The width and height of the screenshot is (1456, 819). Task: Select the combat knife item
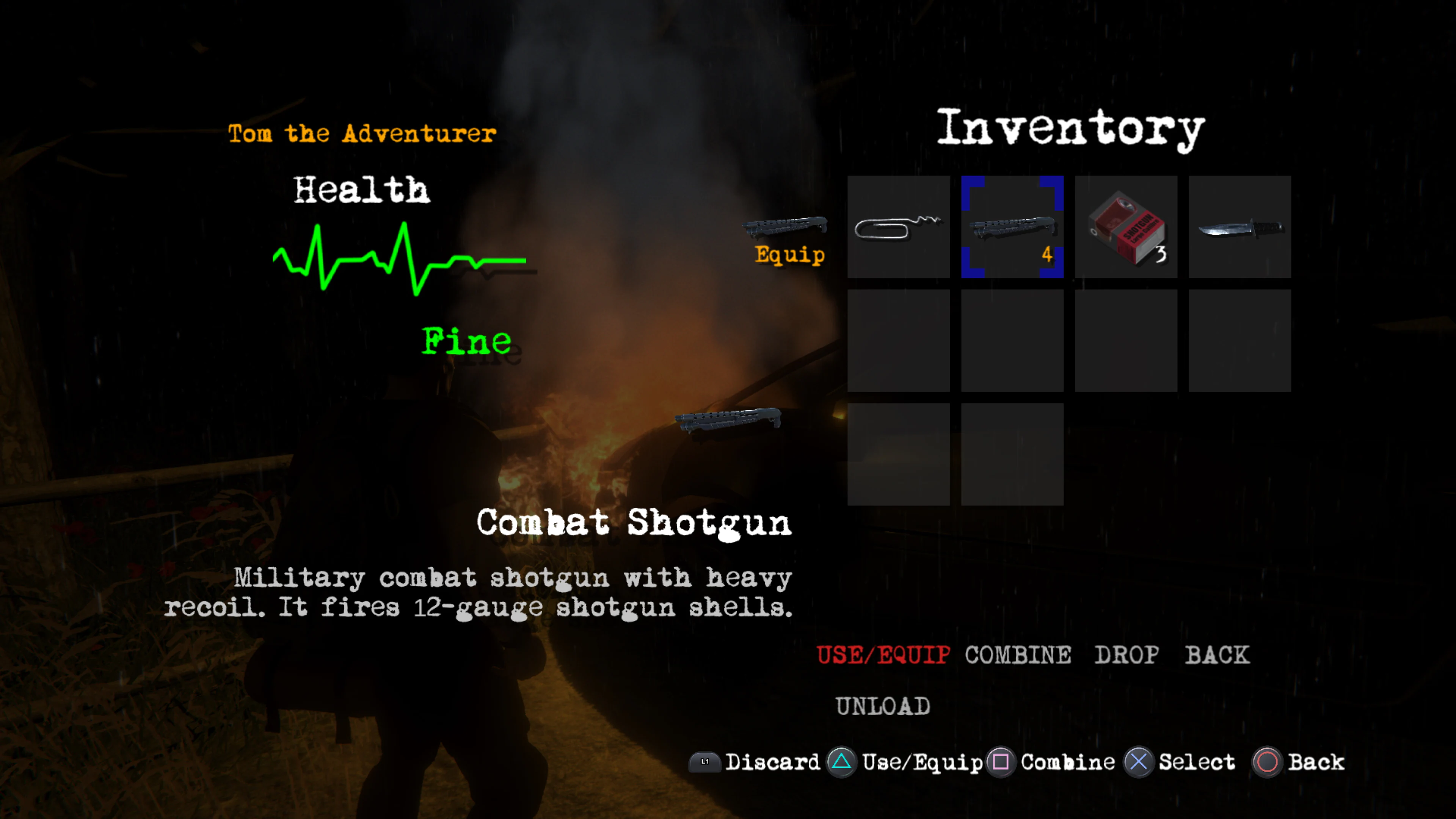[1239, 226]
